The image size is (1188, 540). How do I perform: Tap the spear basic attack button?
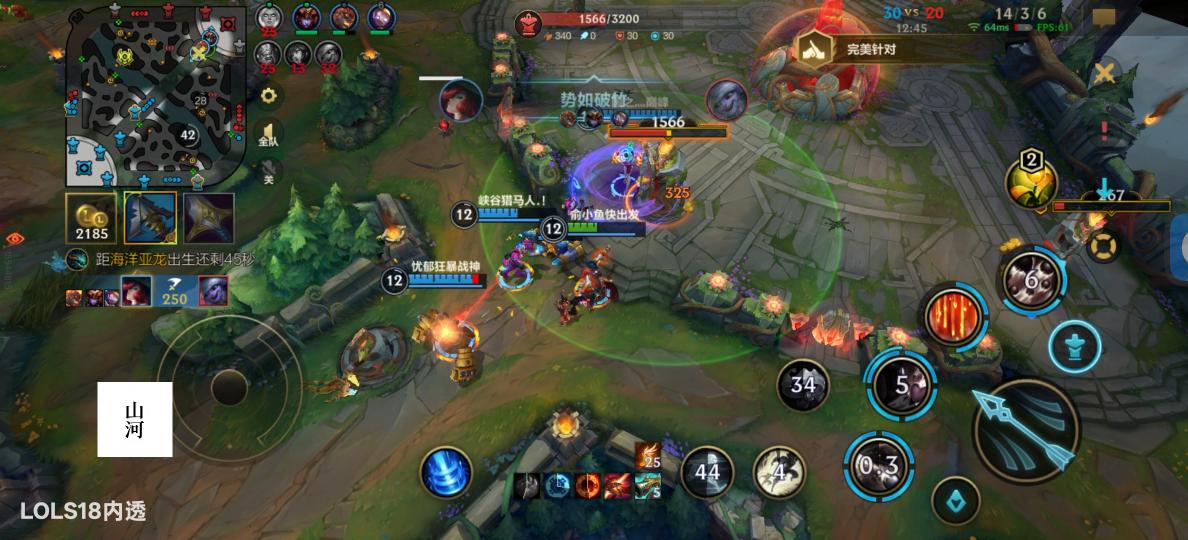coord(1025,431)
